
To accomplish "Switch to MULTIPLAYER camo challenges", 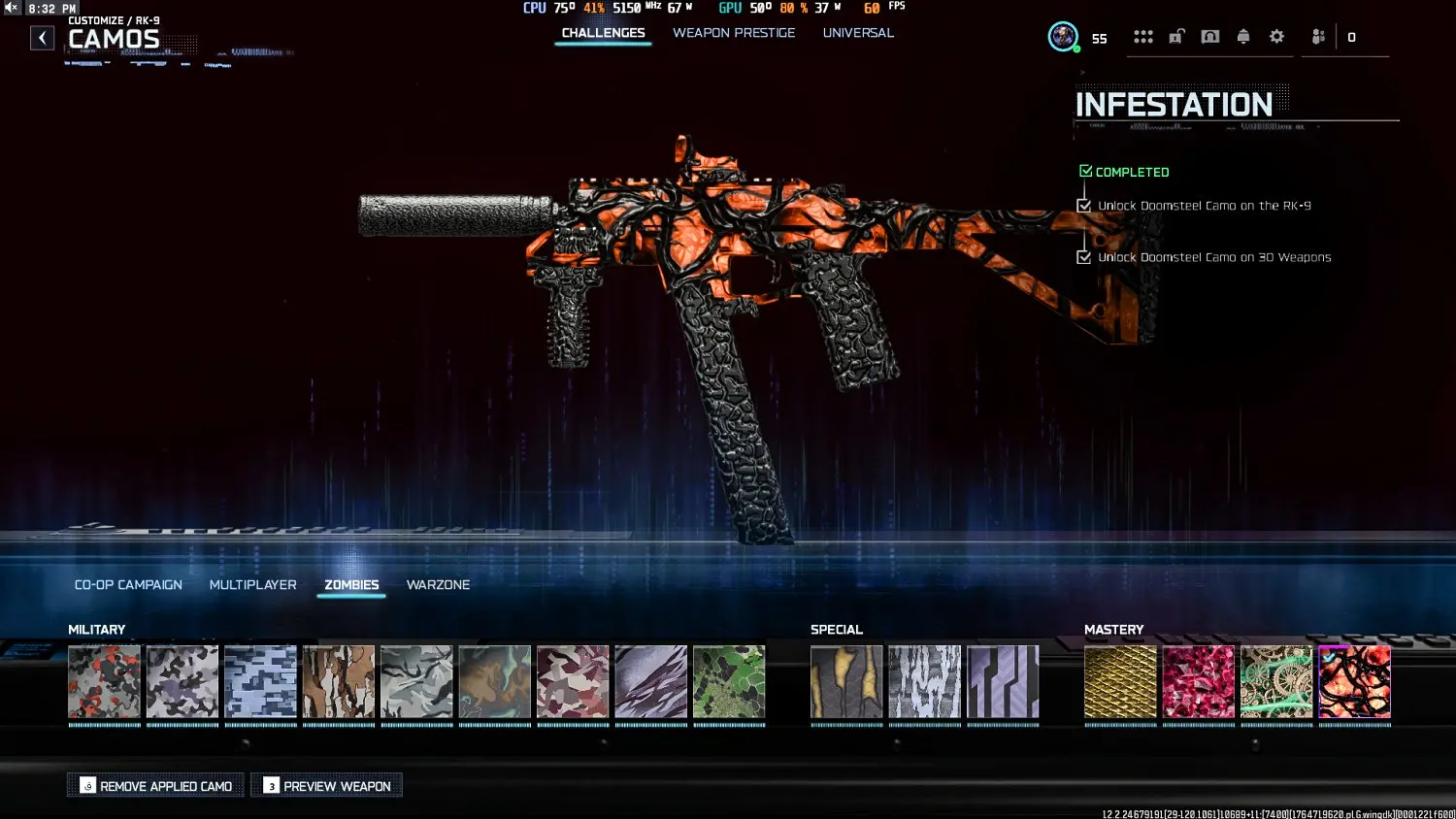I will coord(252,584).
